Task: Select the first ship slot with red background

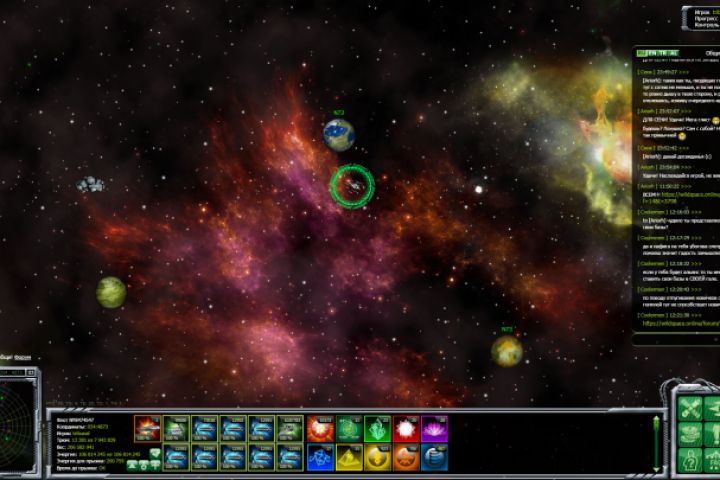Action: tap(147, 428)
